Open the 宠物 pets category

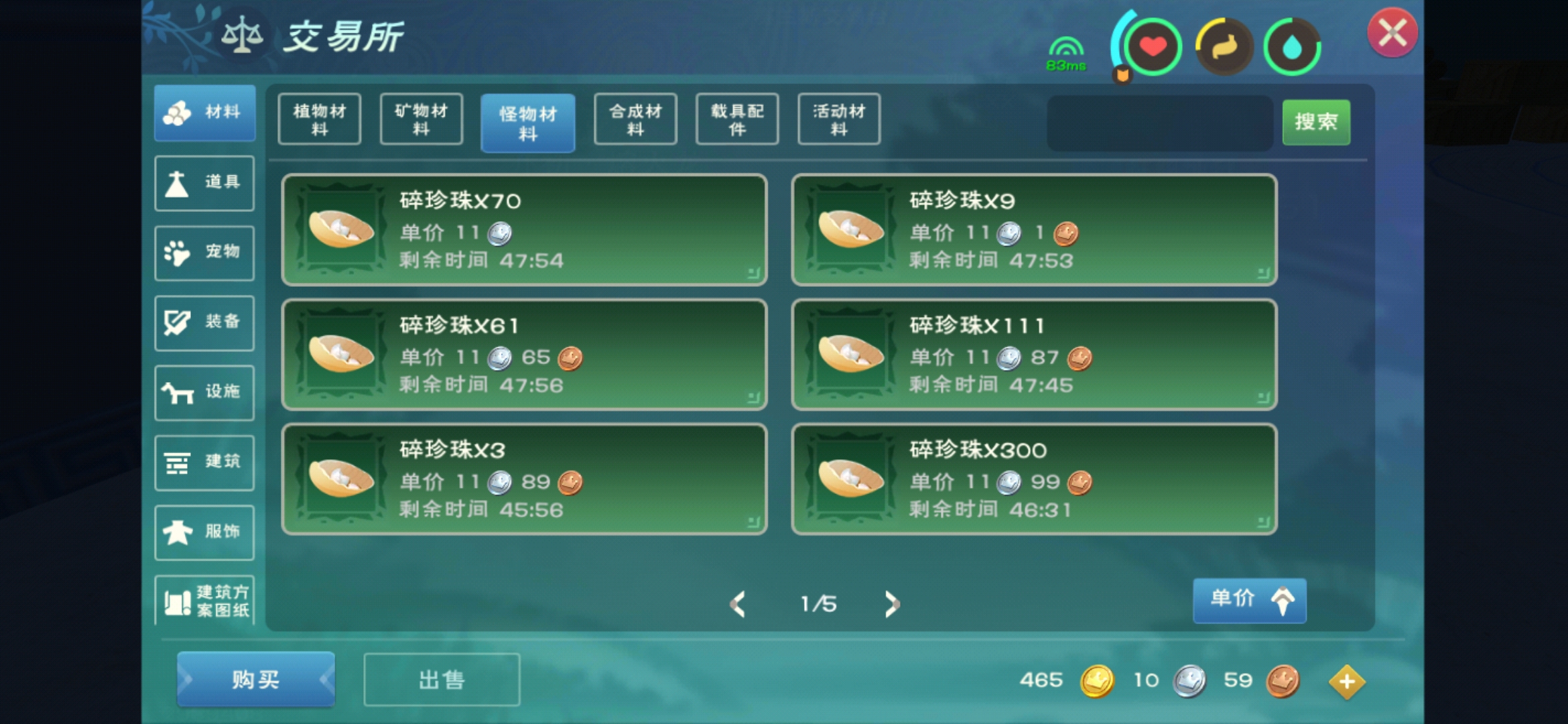pyautogui.click(x=204, y=253)
